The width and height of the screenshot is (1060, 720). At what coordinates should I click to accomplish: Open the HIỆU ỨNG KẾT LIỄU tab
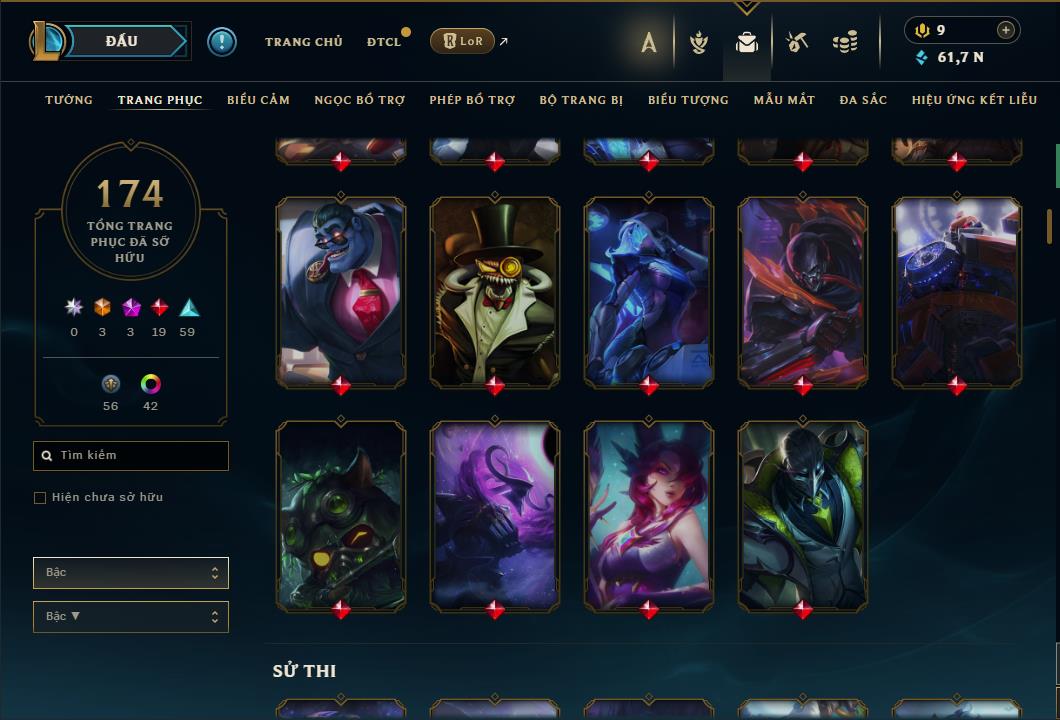pos(972,100)
